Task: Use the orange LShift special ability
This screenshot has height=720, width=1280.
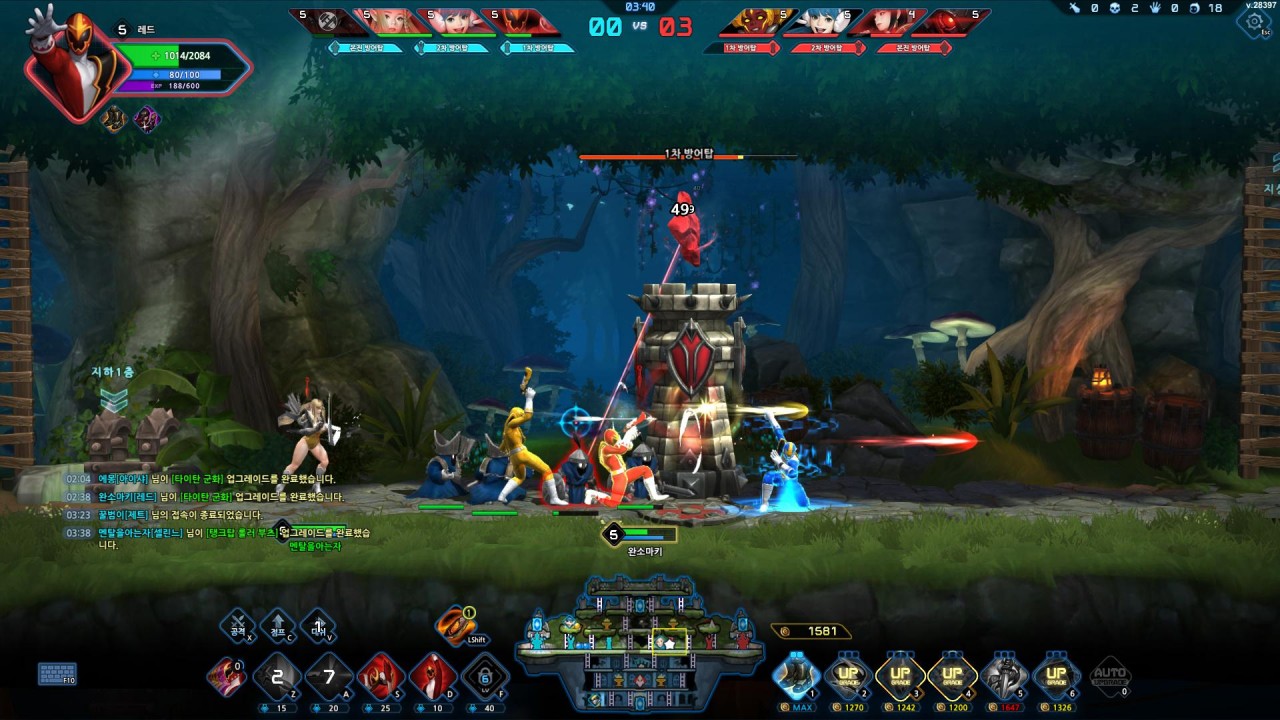Action: point(455,625)
